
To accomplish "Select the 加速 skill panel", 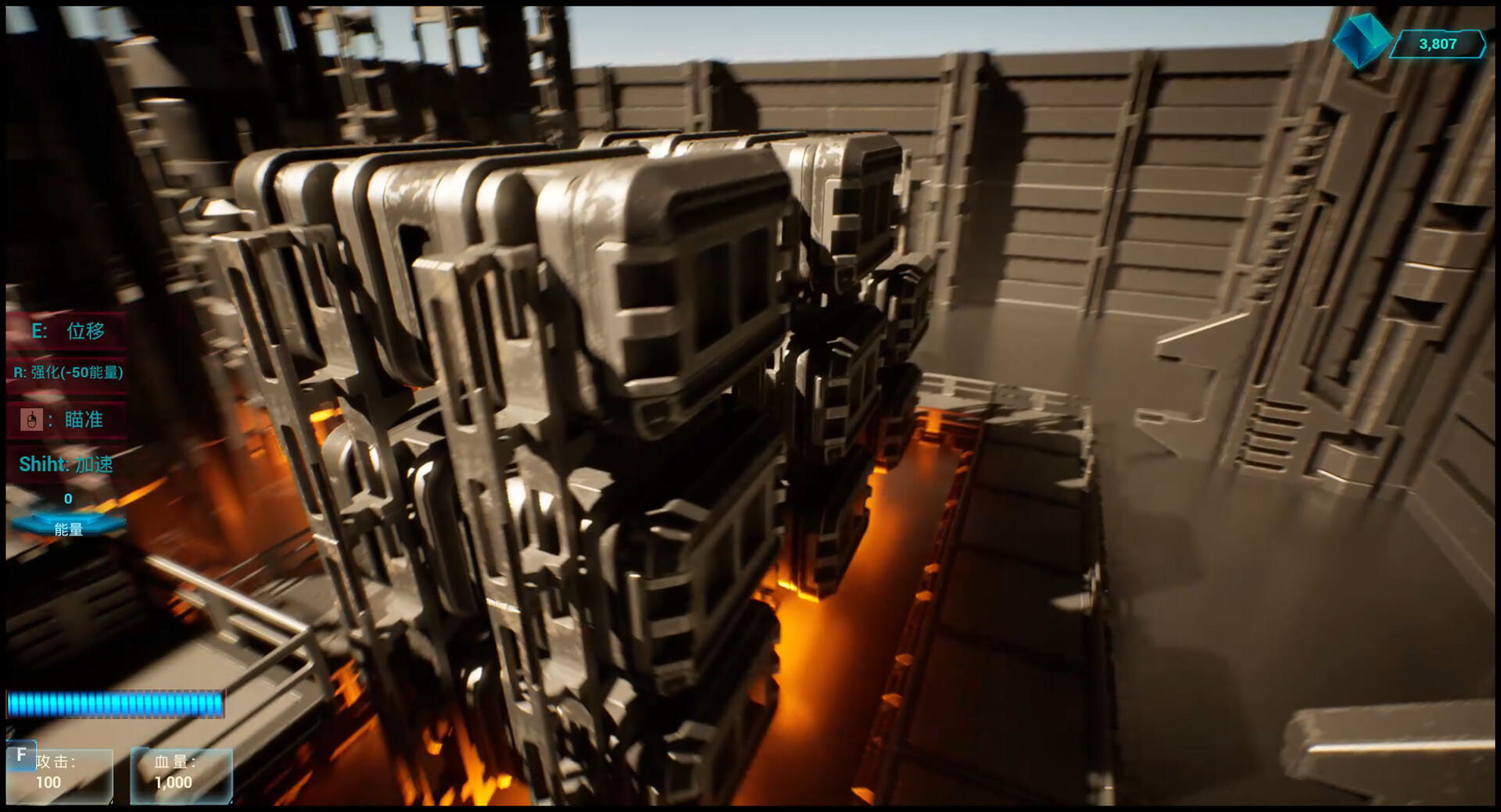I will [x=67, y=464].
